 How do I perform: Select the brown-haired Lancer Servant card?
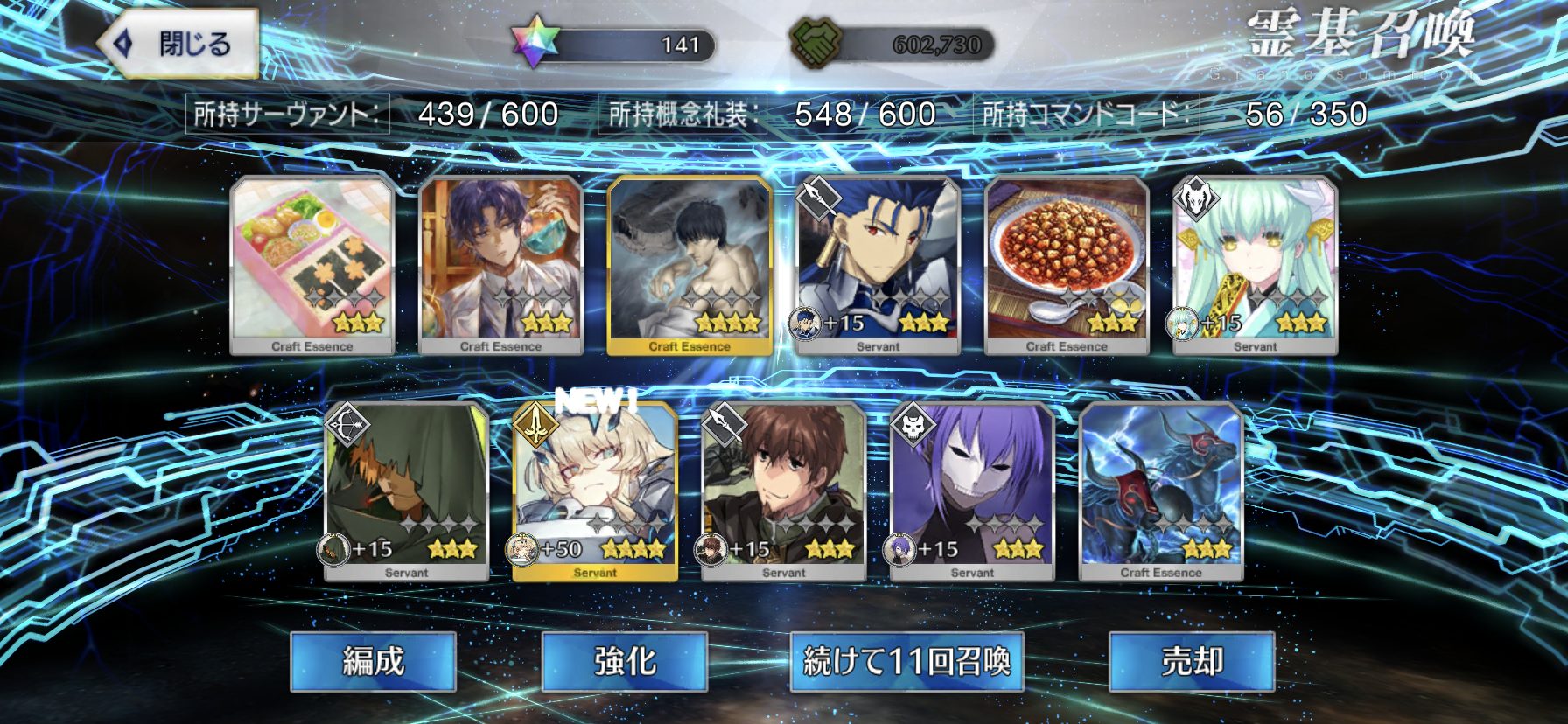783,491
